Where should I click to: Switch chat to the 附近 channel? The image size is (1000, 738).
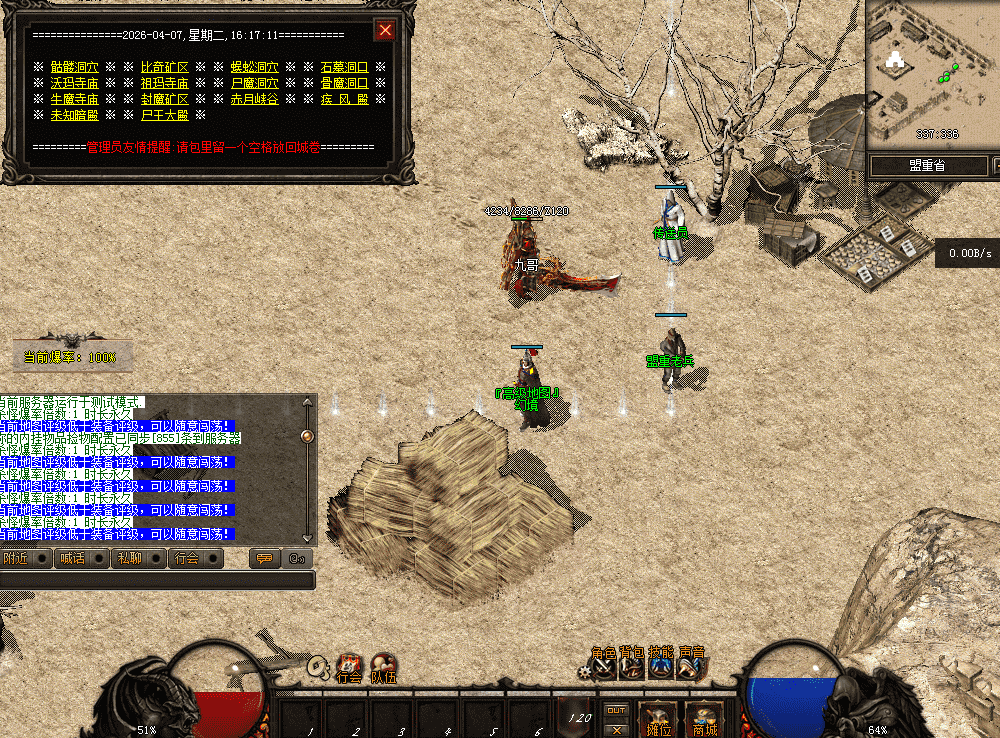[16, 558]
